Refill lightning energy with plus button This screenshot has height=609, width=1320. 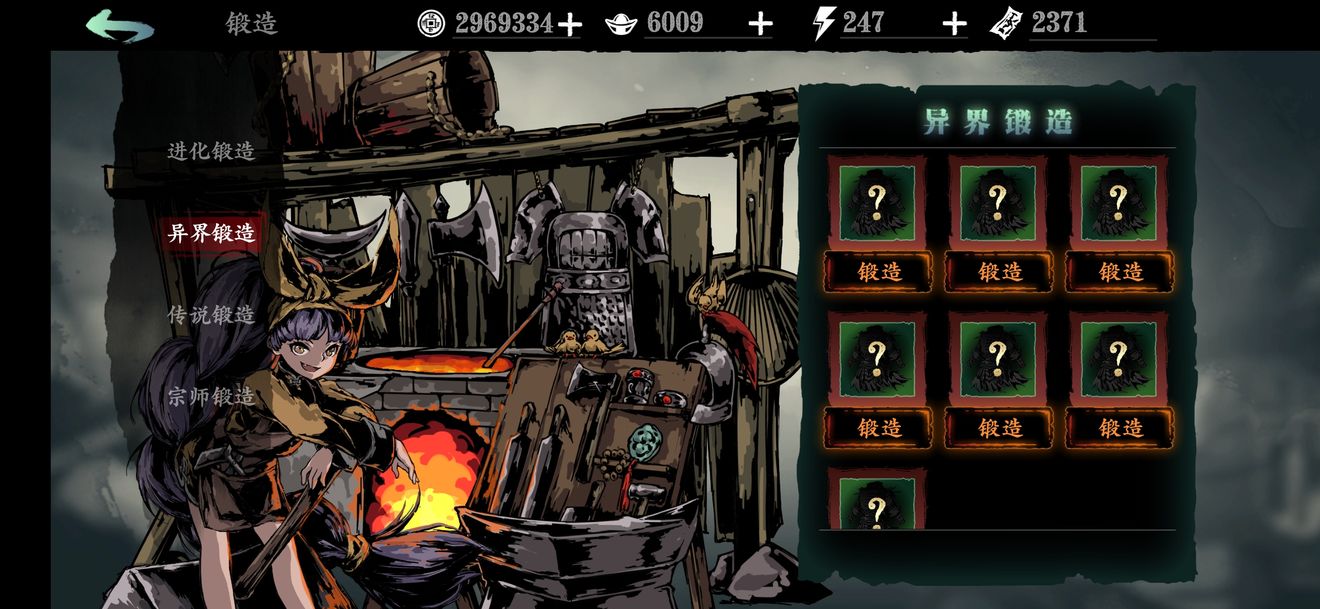[955, 24]
